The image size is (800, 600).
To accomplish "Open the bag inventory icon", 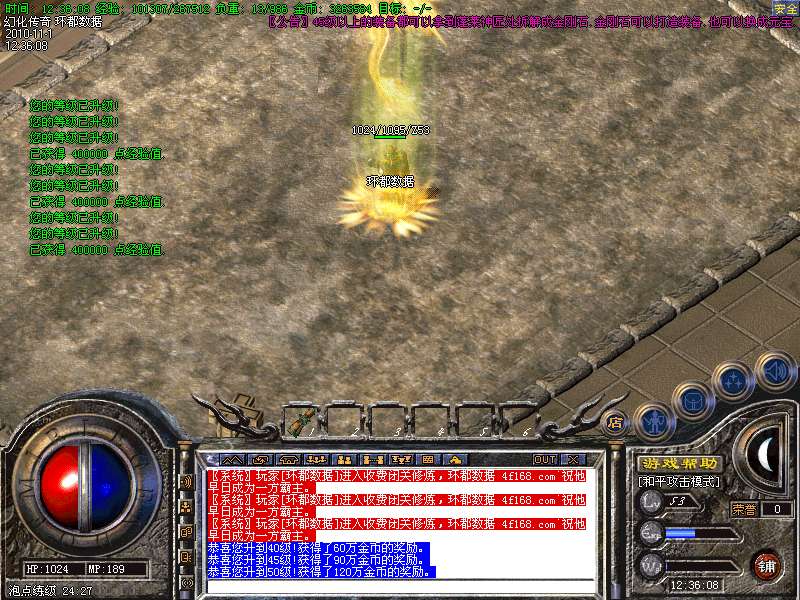I will pos(693,400).
